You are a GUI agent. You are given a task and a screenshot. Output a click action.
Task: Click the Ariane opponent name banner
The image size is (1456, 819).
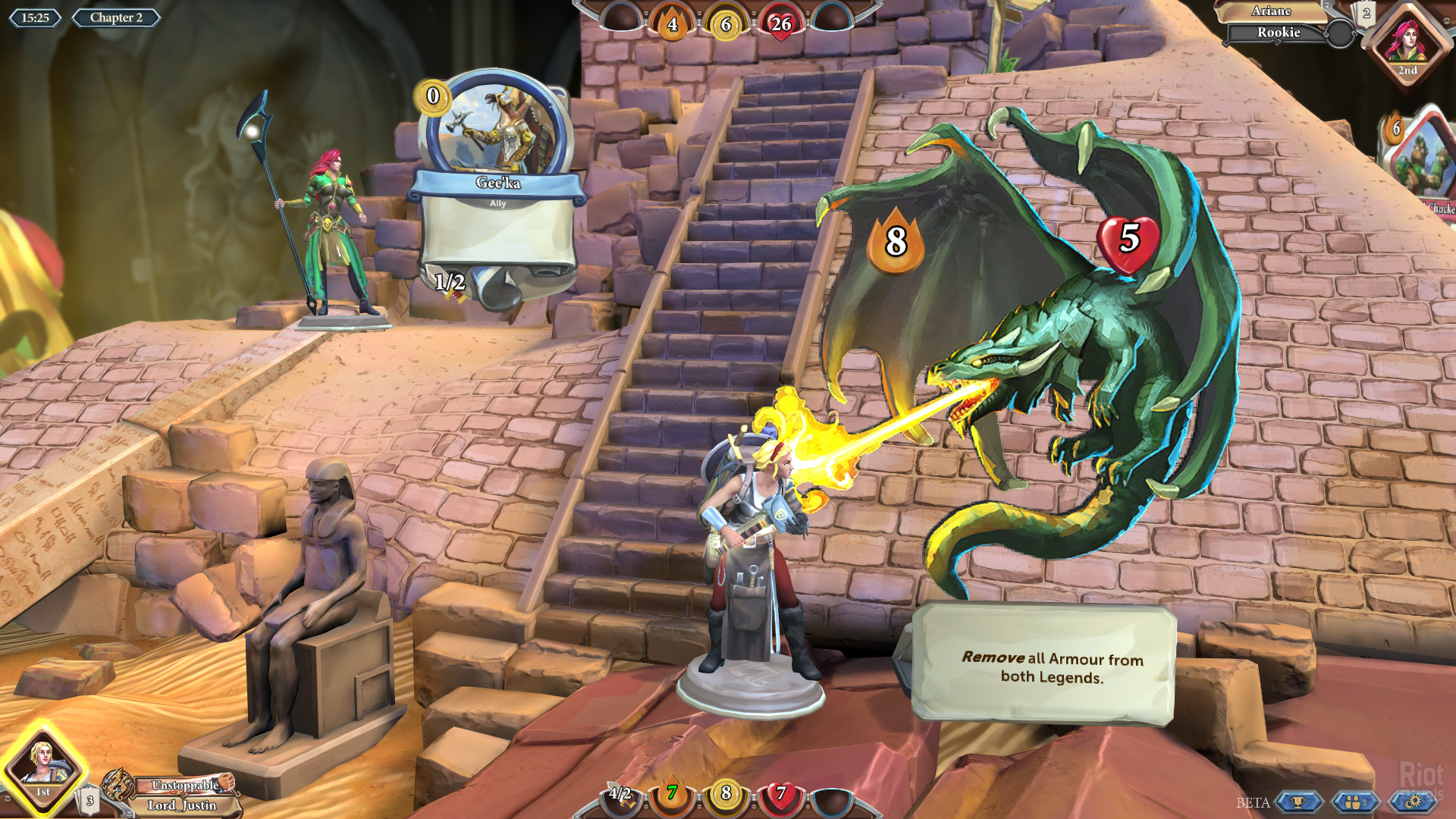pyautogui.click(x=1271, y=11)
